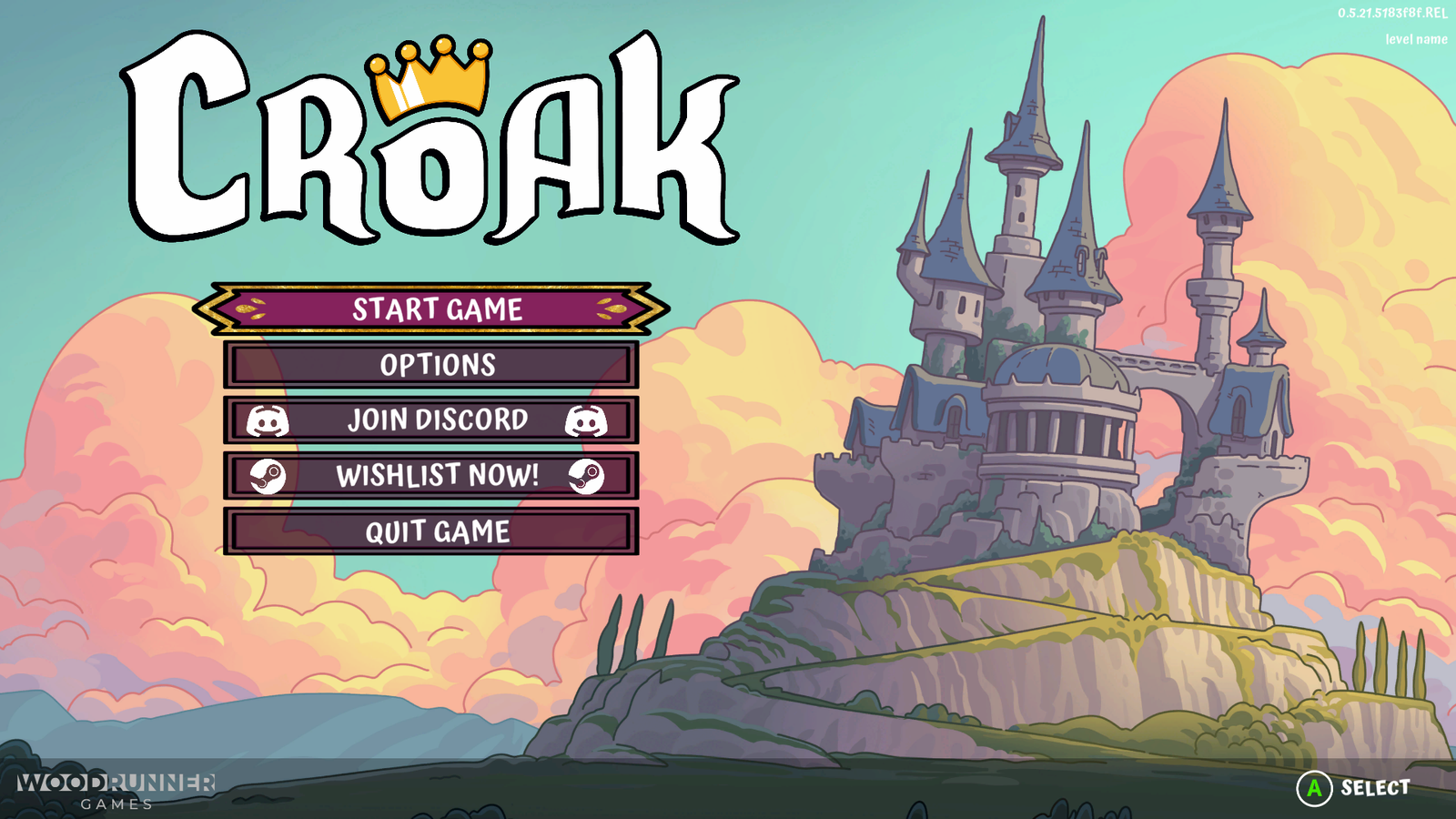
Task: Click Wishlist Now to open Steam page
Action: point(437,474)
